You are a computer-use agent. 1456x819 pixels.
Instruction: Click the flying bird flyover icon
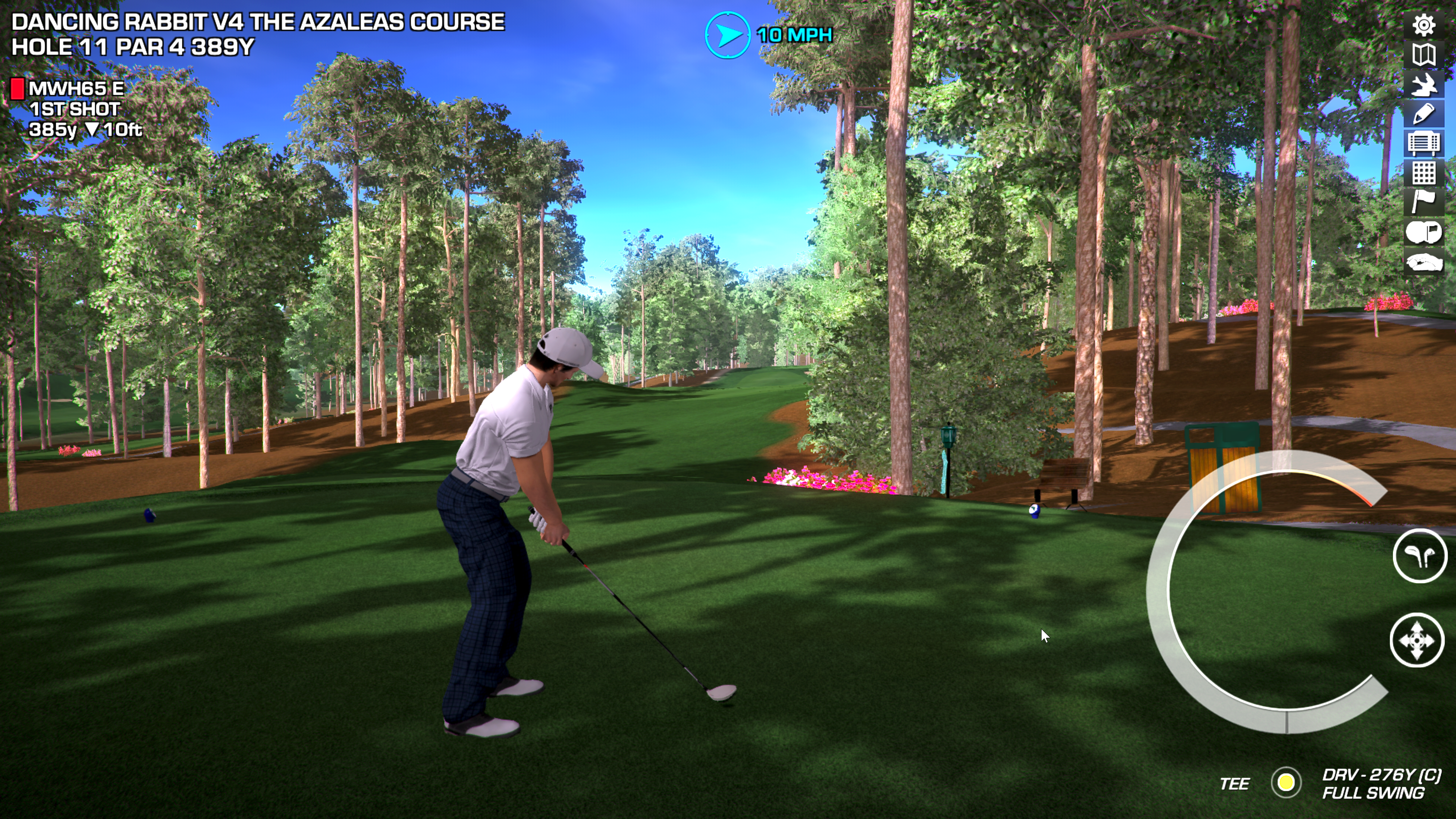[1424, 85]
